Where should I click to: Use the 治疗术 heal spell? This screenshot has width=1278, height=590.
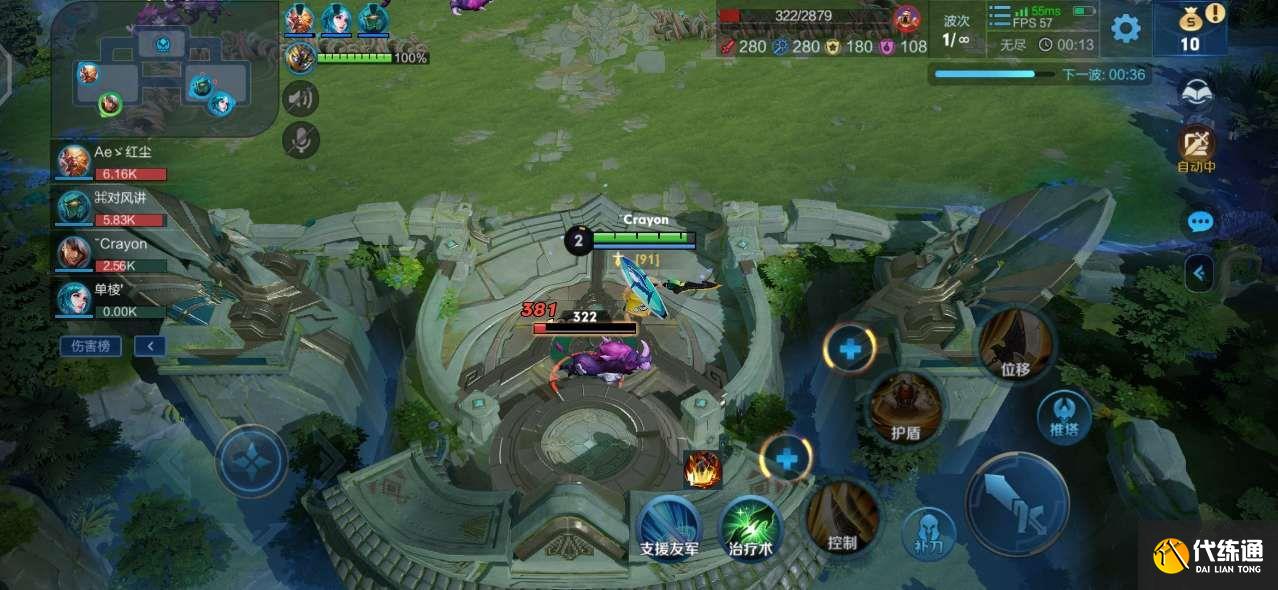coord(750,527)
